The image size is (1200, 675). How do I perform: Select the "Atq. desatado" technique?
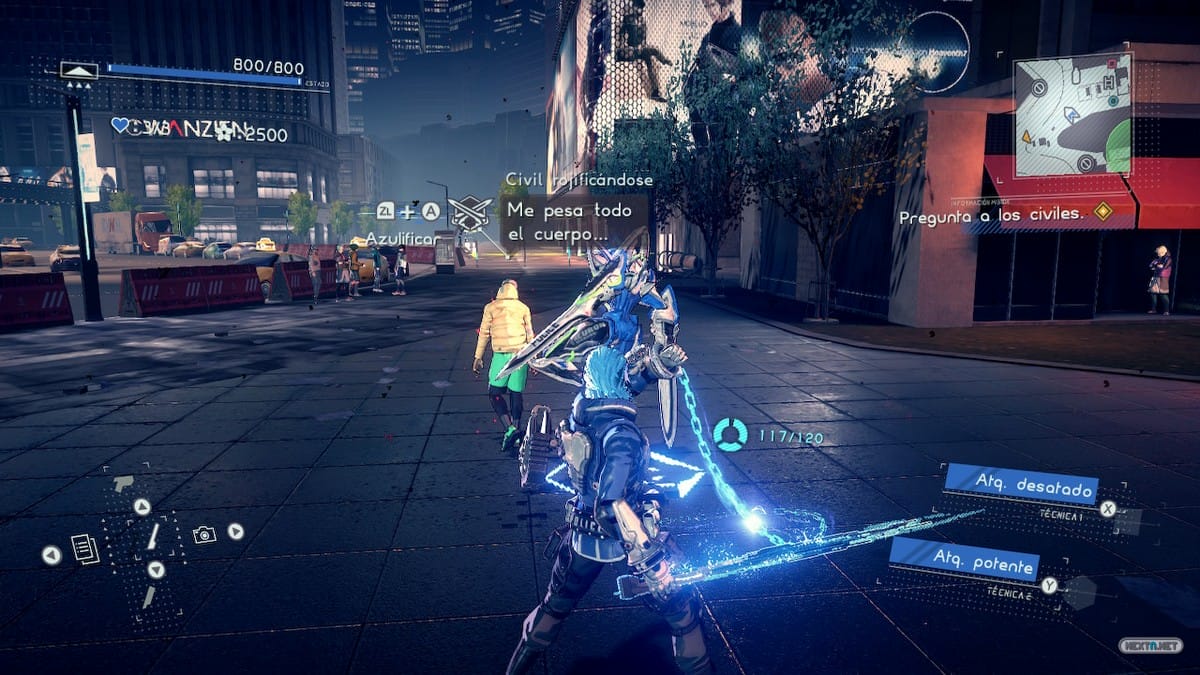(x=1020, y=485)
